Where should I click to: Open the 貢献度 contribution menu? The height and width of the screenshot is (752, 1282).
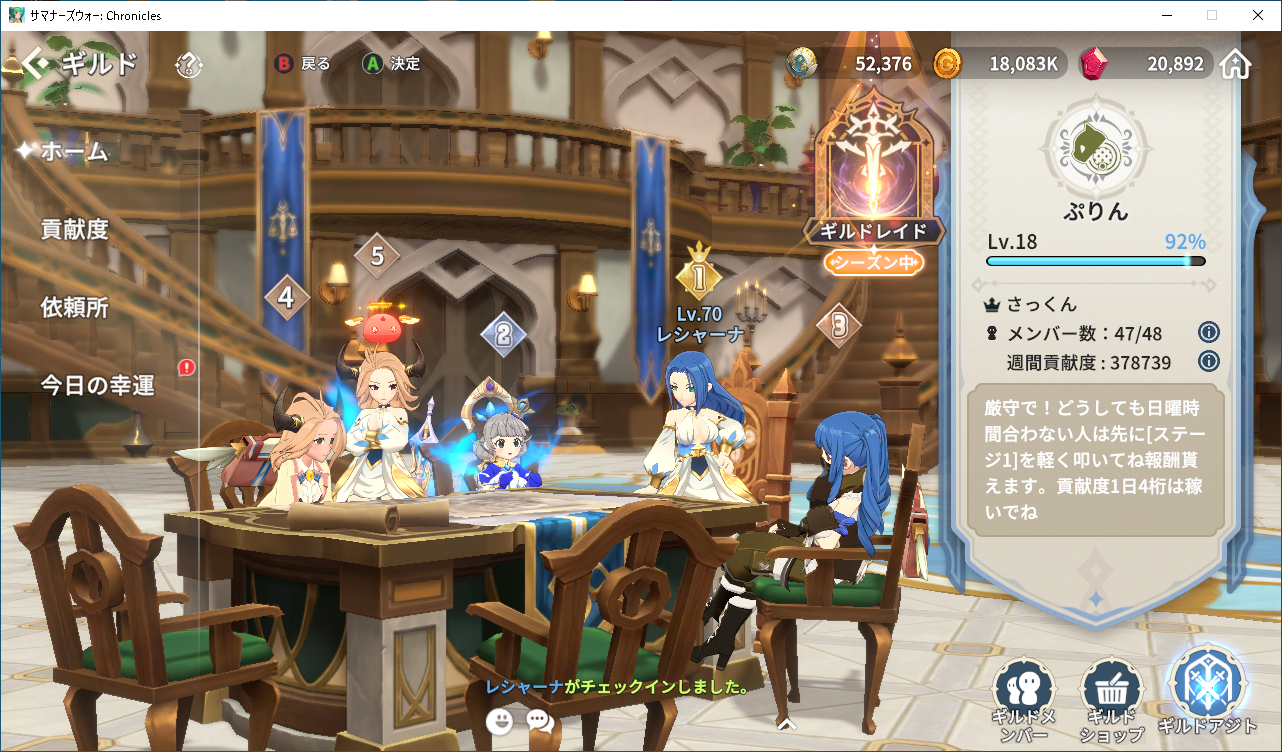[74, 229]
